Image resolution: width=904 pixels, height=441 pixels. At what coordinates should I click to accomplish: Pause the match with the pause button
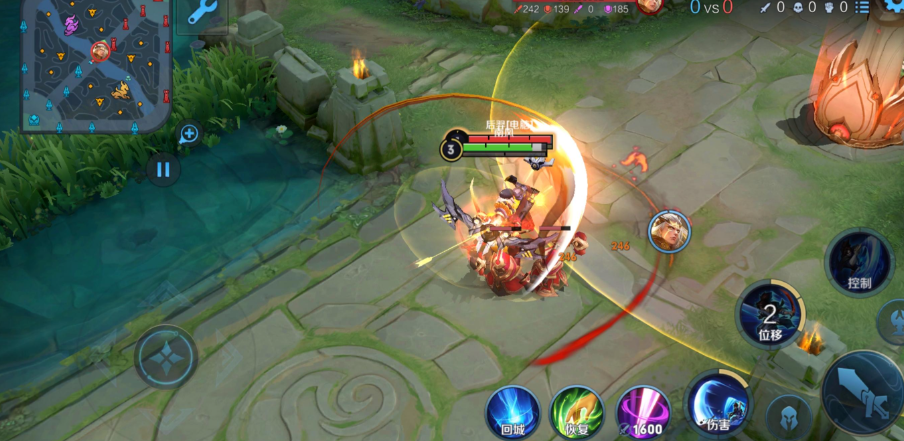(163, 169)
